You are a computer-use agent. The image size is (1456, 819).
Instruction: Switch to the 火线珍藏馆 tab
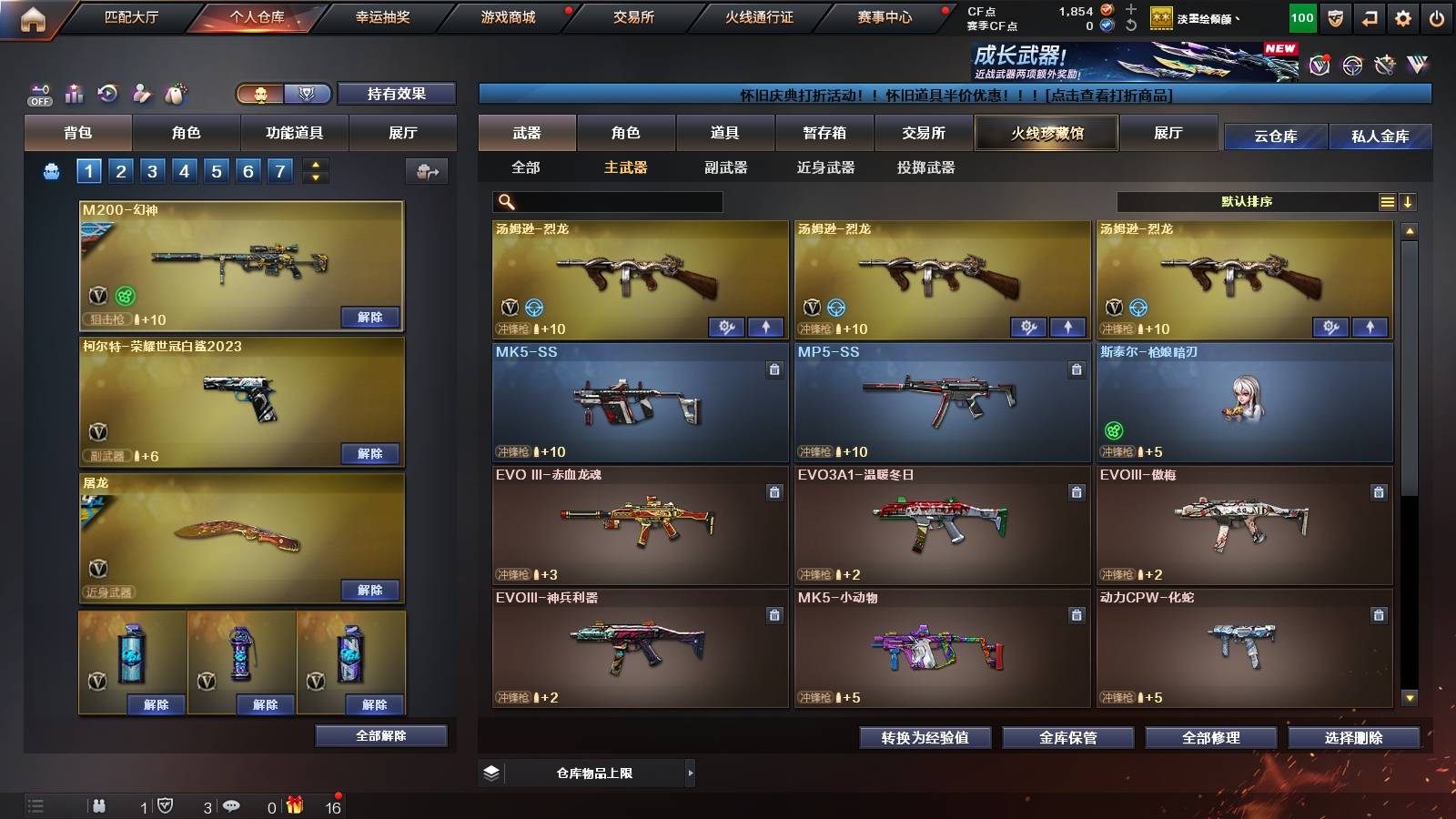pyautogui.click(x=1045, y=133)
